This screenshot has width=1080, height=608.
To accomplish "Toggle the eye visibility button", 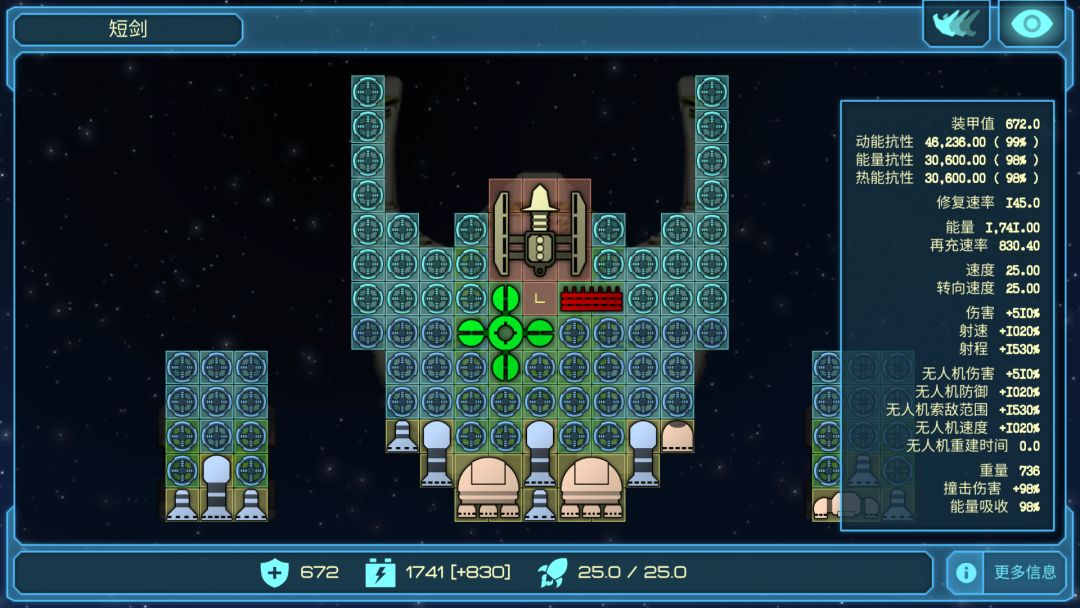I will click(1031, 24).
